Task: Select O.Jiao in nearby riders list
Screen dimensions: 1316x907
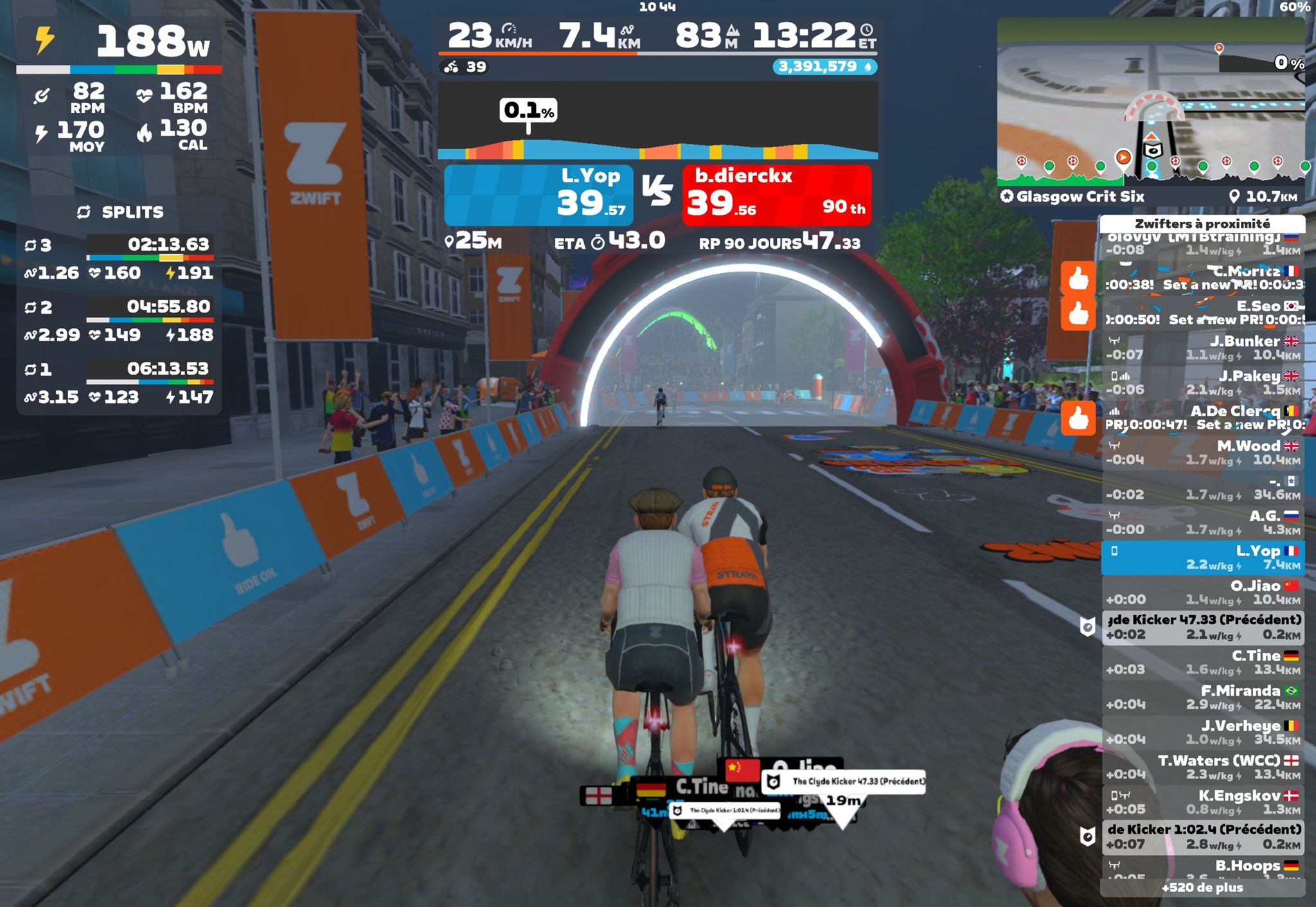Action: pyautogui.click(x=1202, y=593)
